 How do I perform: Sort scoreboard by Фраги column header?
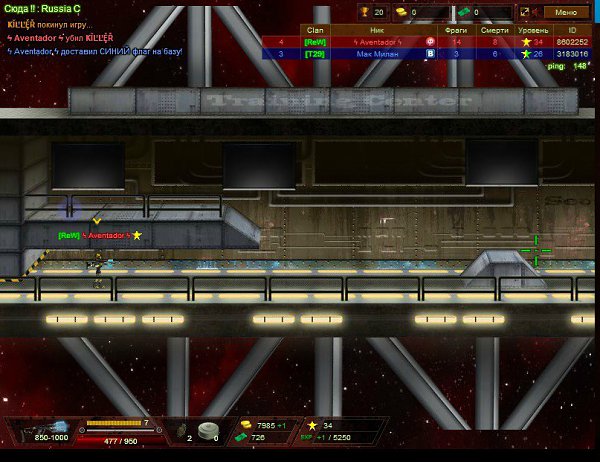(x=456, y=31)
